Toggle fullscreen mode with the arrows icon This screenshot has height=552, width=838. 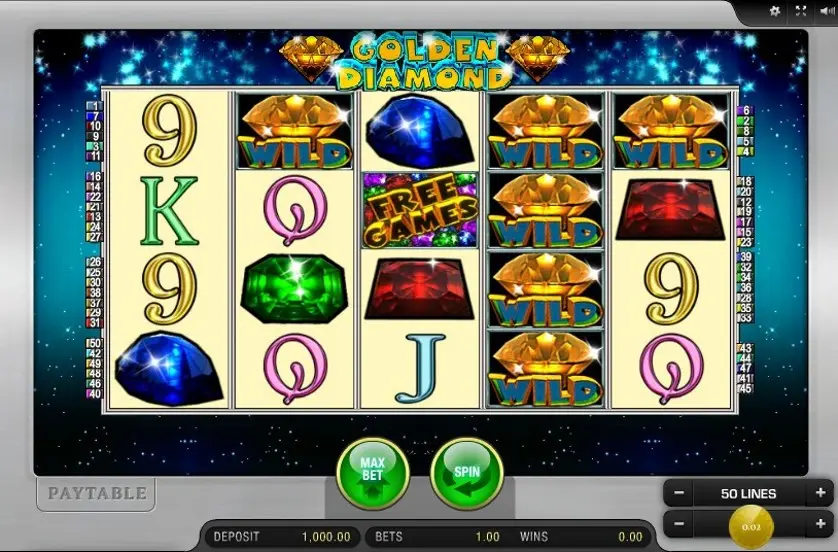pyautogui.click(x=800, y=11)
